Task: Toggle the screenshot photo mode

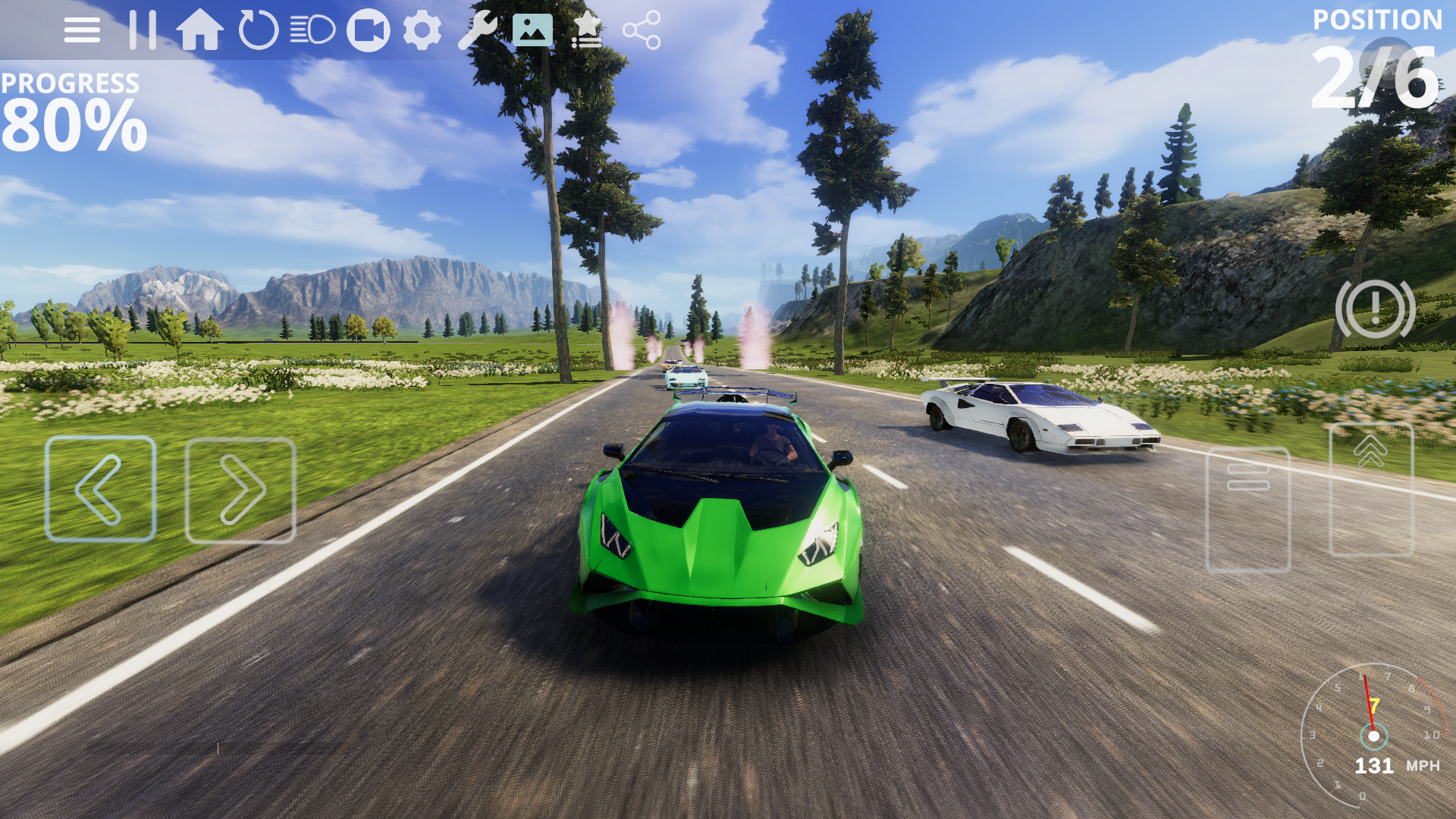Action: tap(533, 30)
